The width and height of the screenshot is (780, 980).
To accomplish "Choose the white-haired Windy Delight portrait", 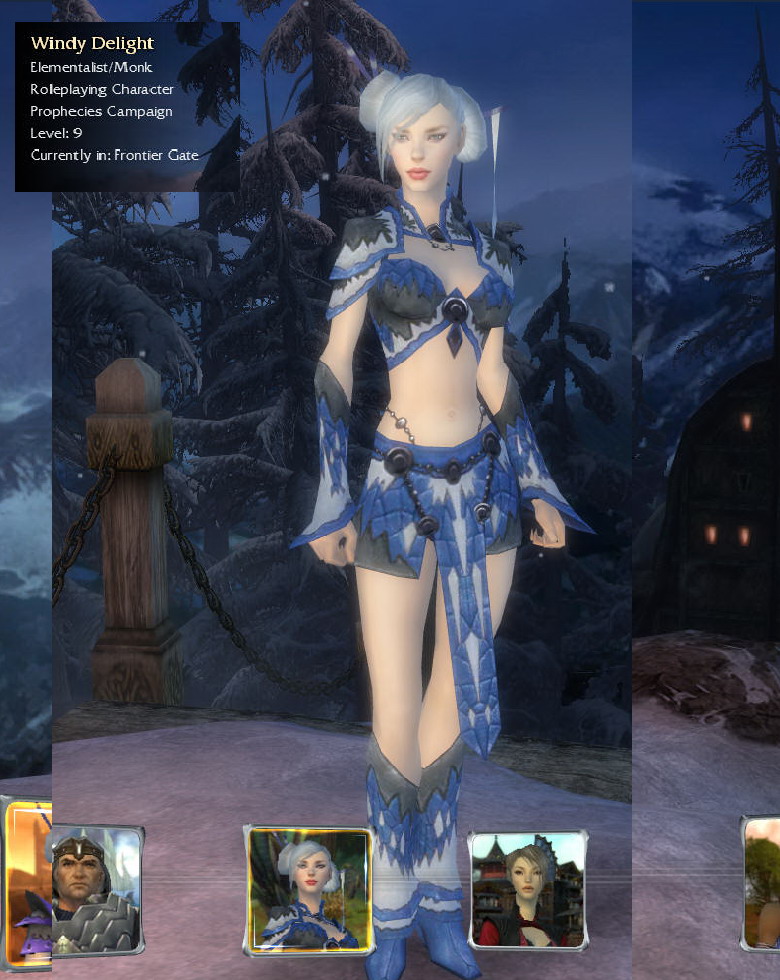I will tap(308, 890).
